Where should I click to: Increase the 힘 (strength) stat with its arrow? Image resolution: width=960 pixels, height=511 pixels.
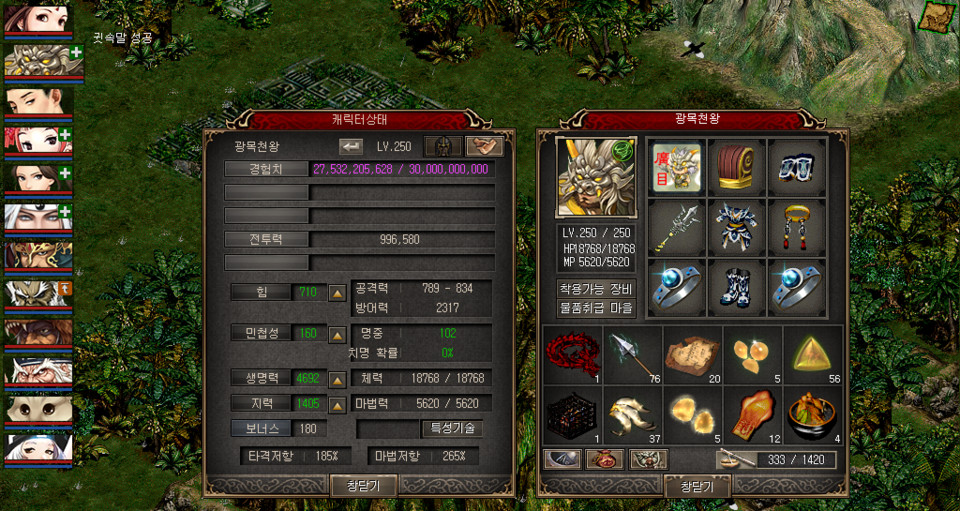tap(338, 293)
